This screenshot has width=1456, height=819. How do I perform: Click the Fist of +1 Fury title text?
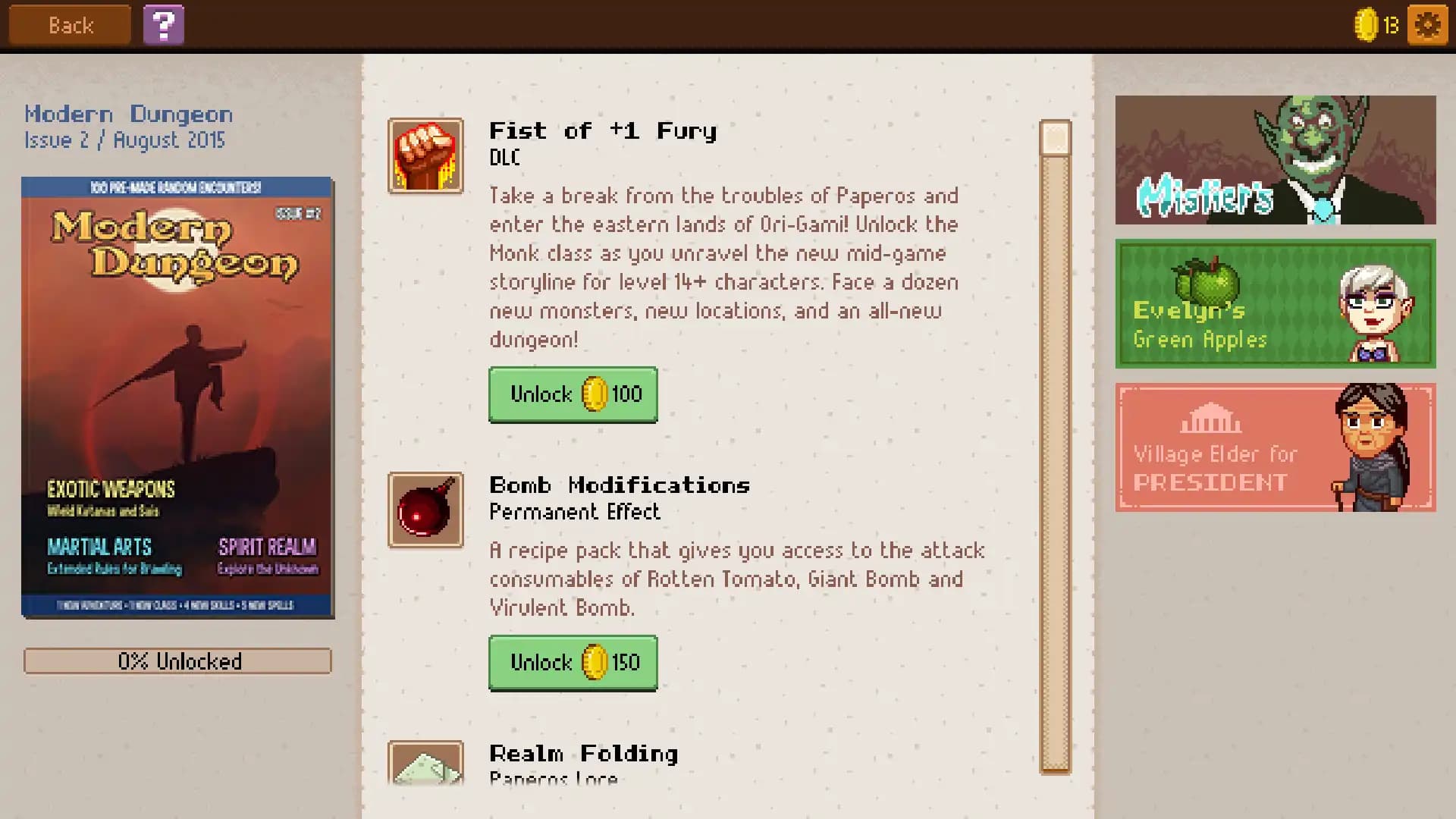pos(601,130)
